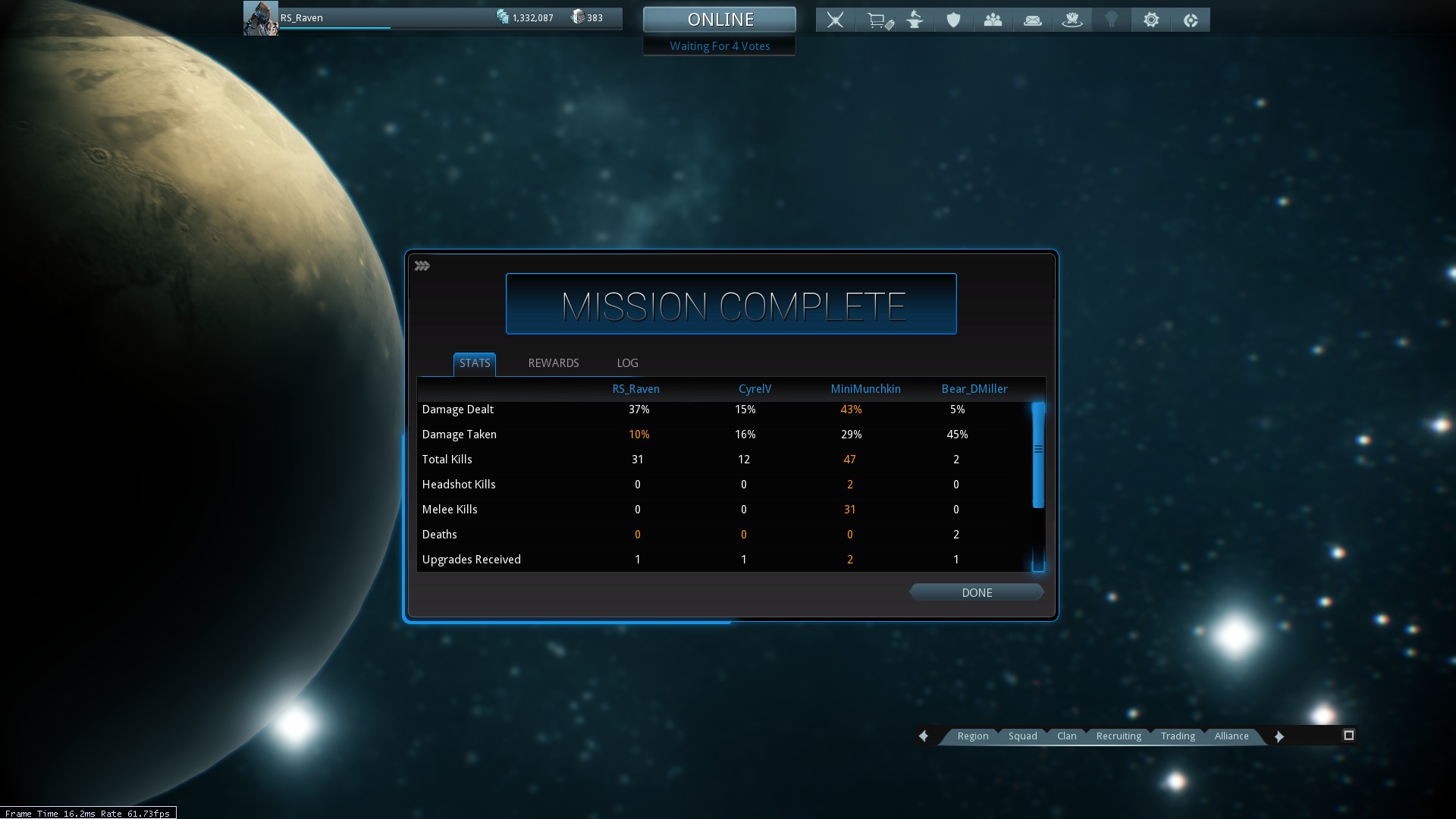Confirm results with the DONE button
The image size is (1456, 819).
pos(977,593)
